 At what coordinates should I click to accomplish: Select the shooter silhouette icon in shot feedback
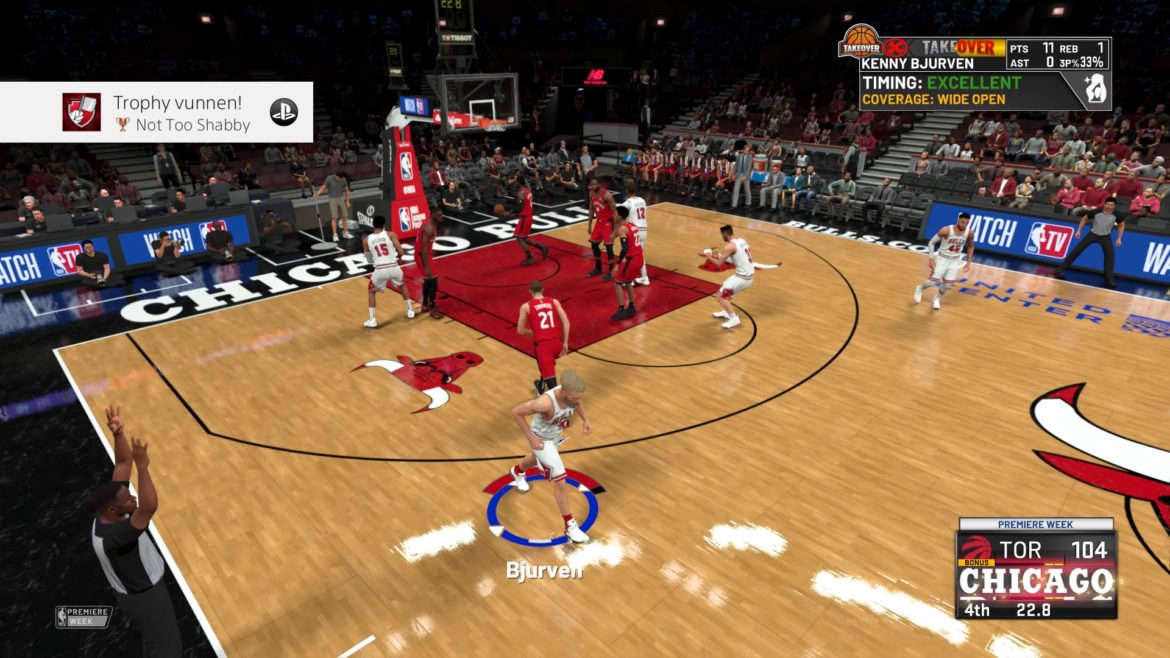tap(1095, 91)
